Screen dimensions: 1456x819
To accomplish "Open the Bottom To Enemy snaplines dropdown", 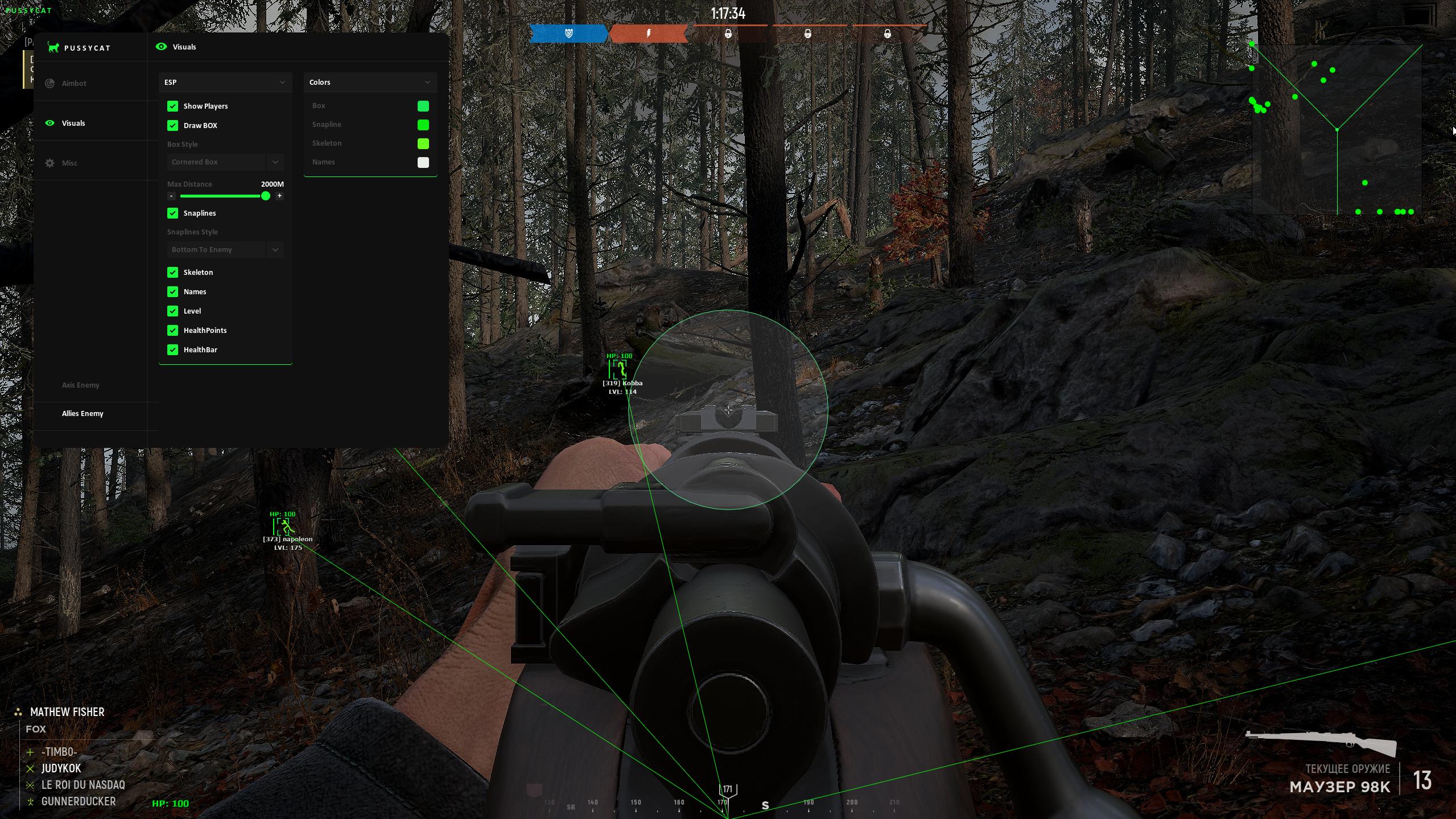I will click(x=225, y=250).
